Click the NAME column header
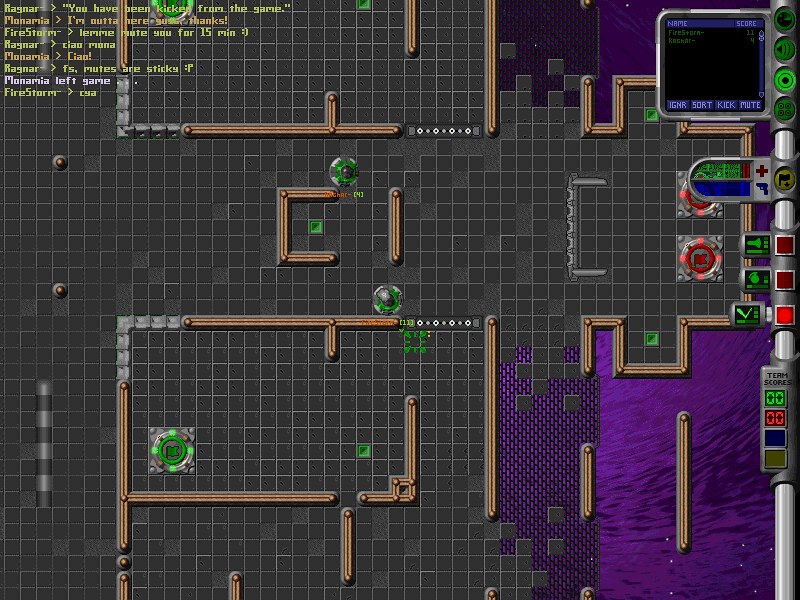Screen dimensions: 800x600 point(679,23)
